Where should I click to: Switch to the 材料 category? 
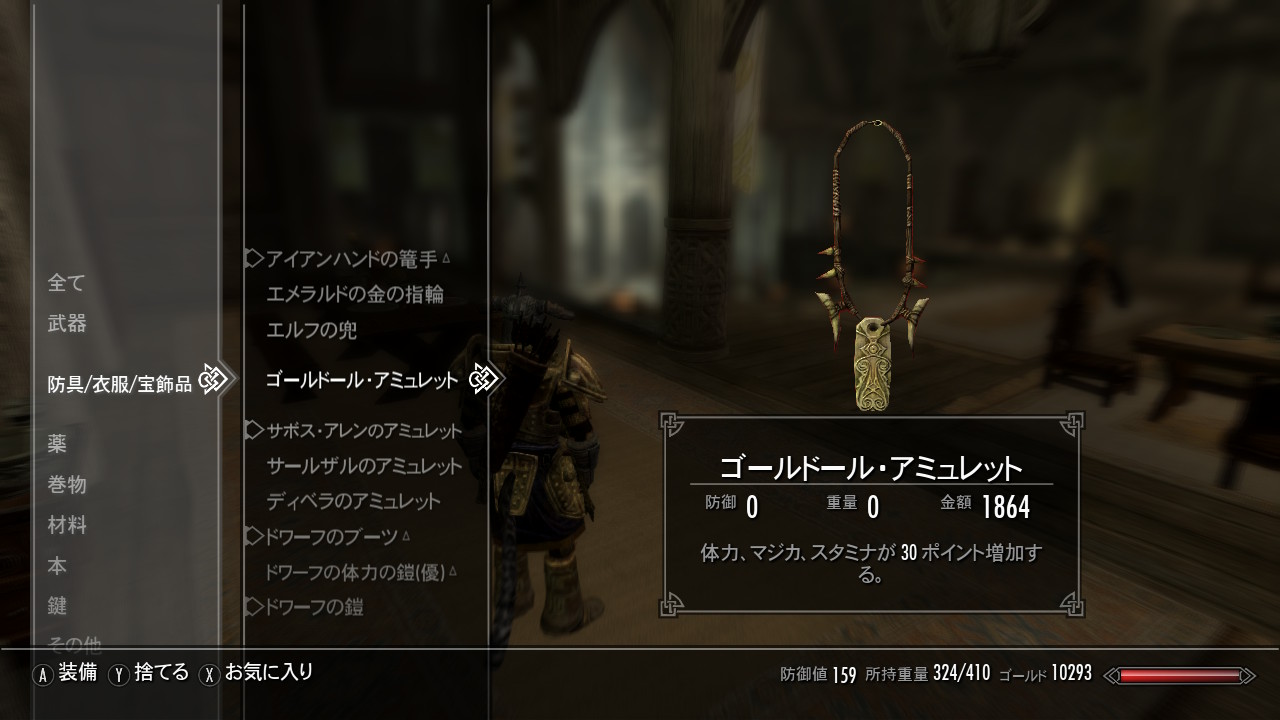pos(67,525)
